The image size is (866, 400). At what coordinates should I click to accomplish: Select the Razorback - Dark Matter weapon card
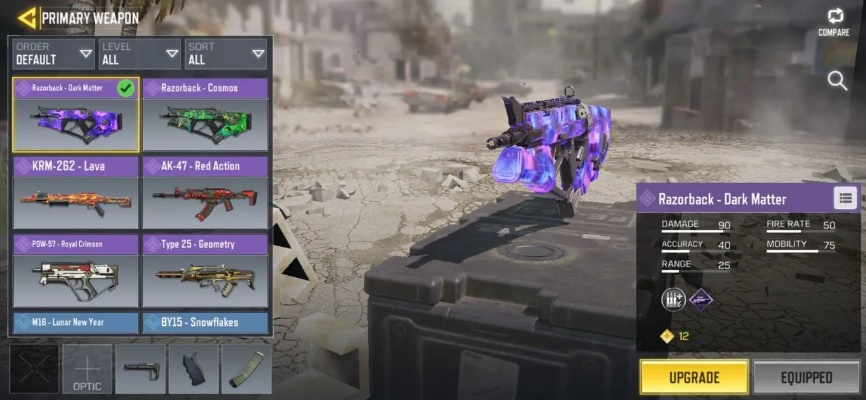click(x=75, y=114)
